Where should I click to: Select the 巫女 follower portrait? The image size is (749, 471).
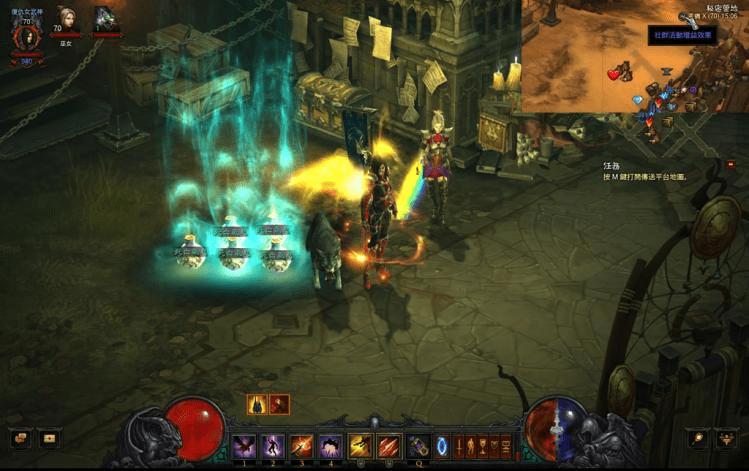[x=67, y=18]
